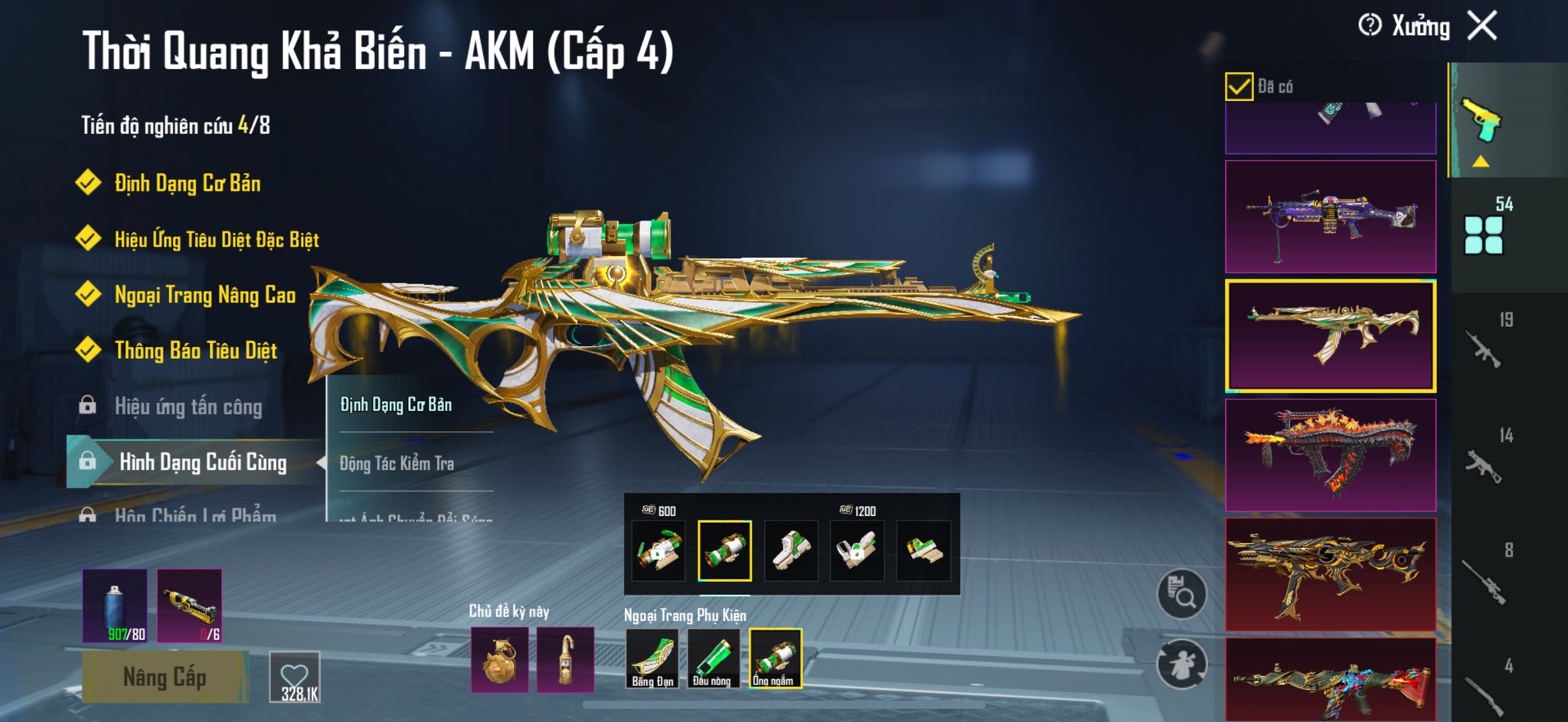
Task: Open the Xưởng help info
Action: coord(1370,26)
